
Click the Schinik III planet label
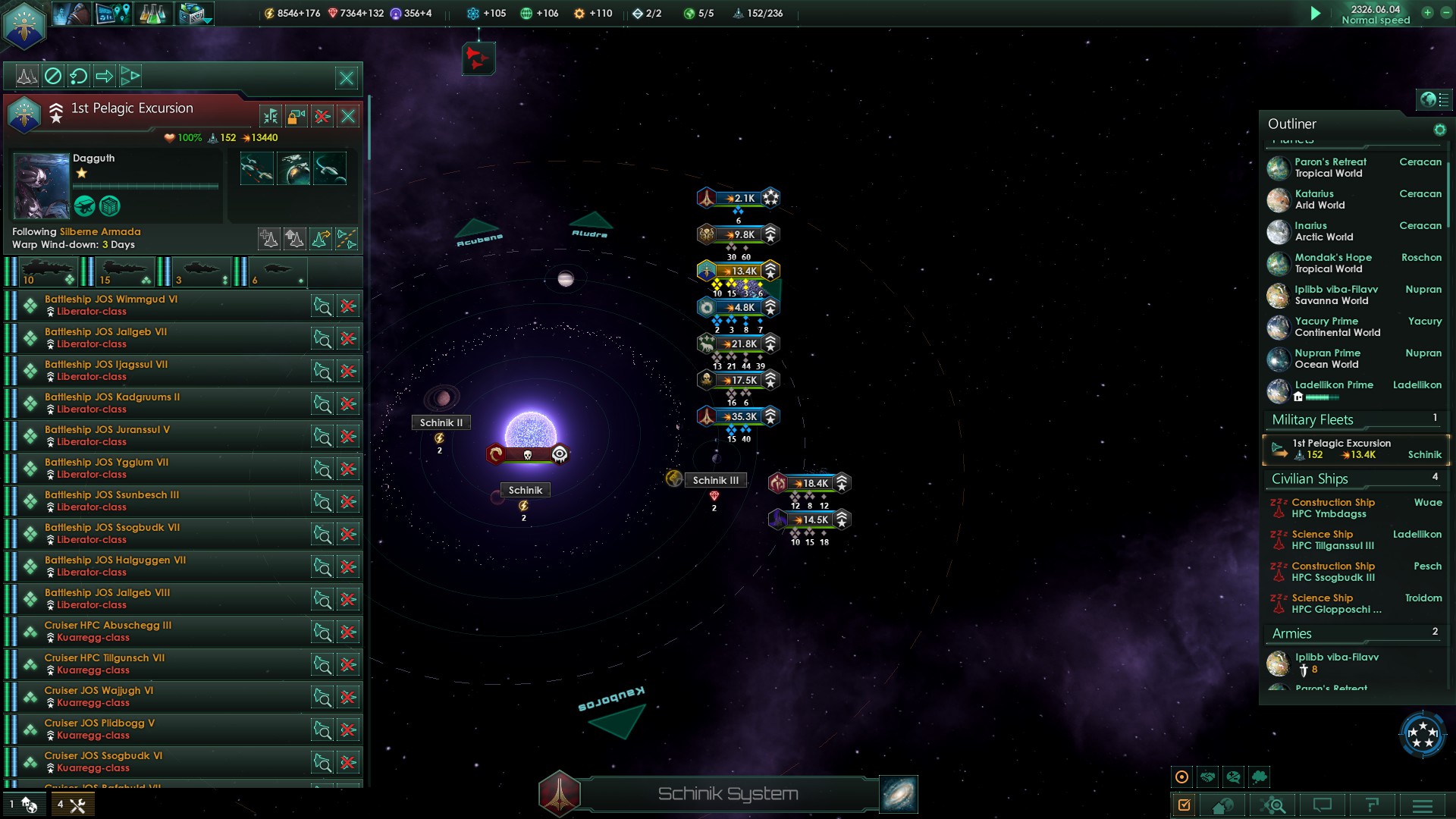(x=715, y=480)
